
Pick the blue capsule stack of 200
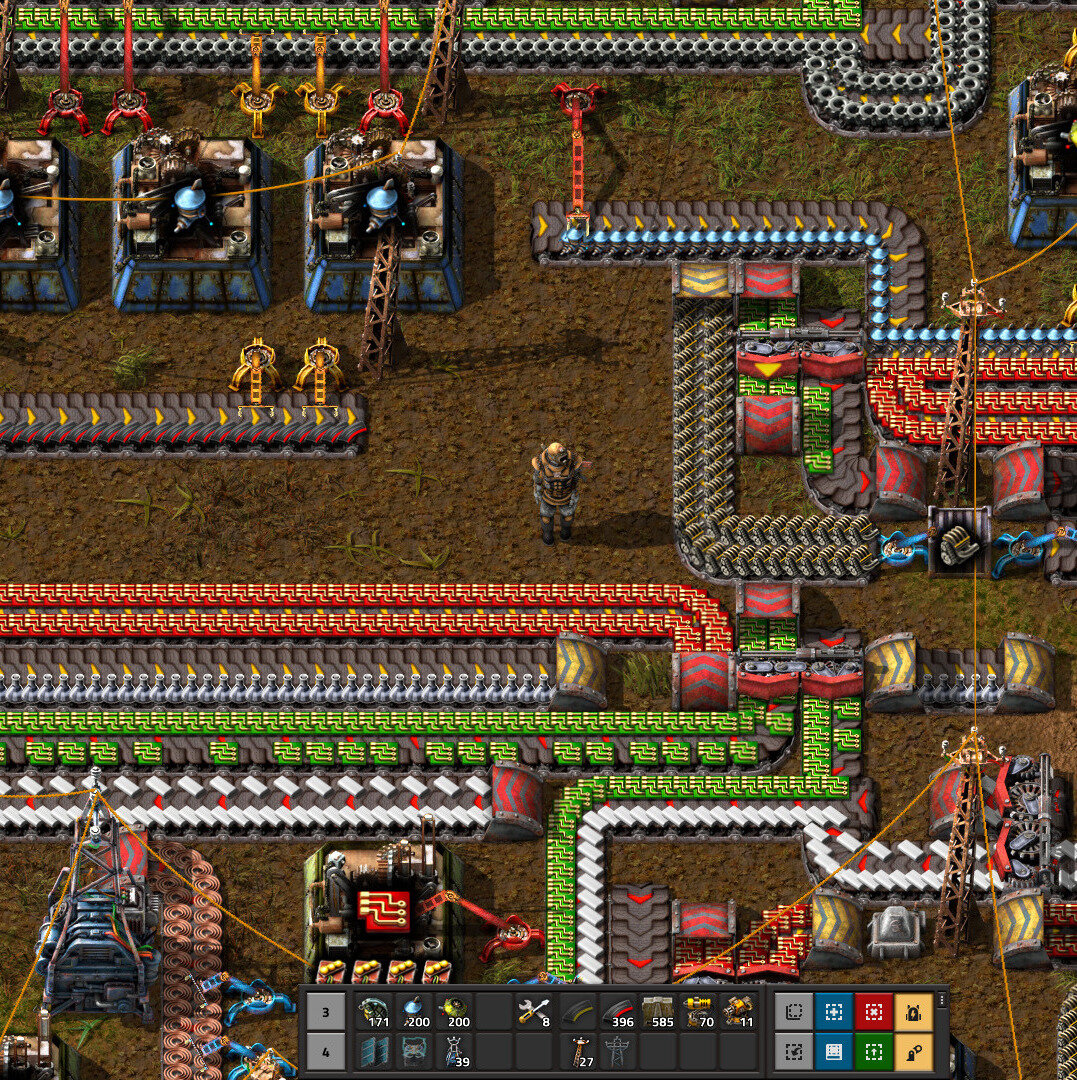coord(416,1011)
